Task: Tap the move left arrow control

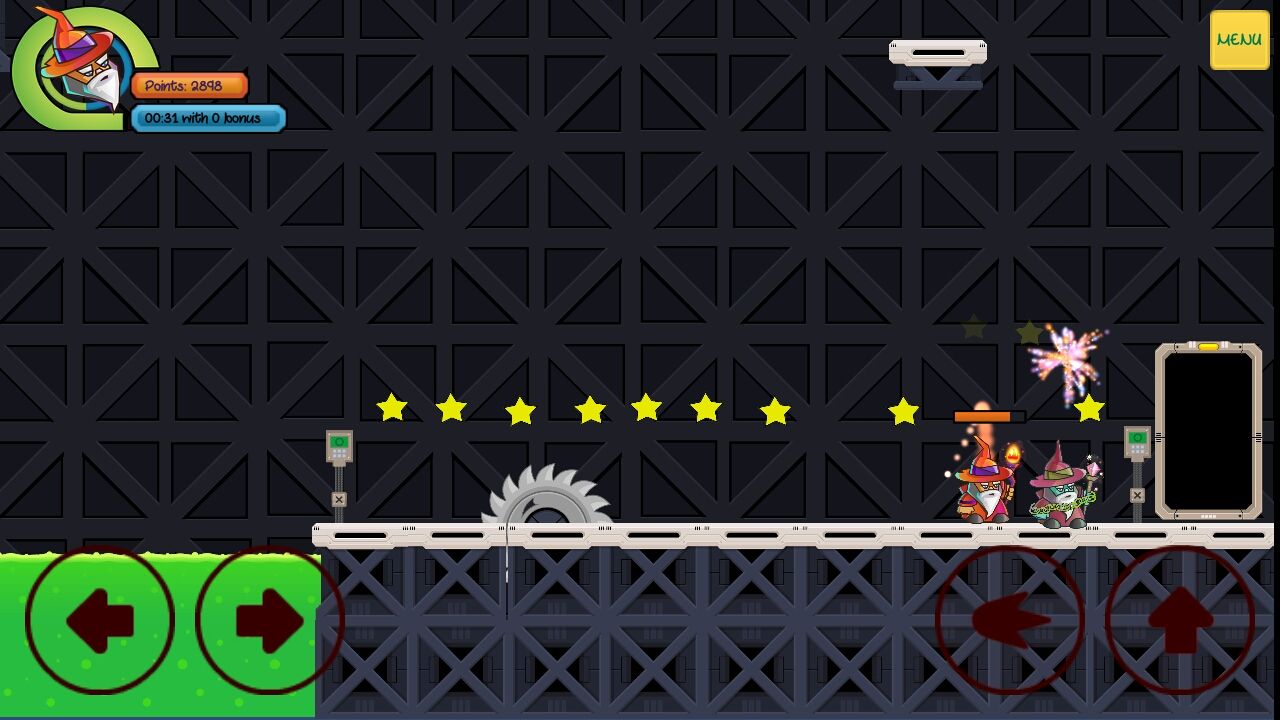Action: 100,620
